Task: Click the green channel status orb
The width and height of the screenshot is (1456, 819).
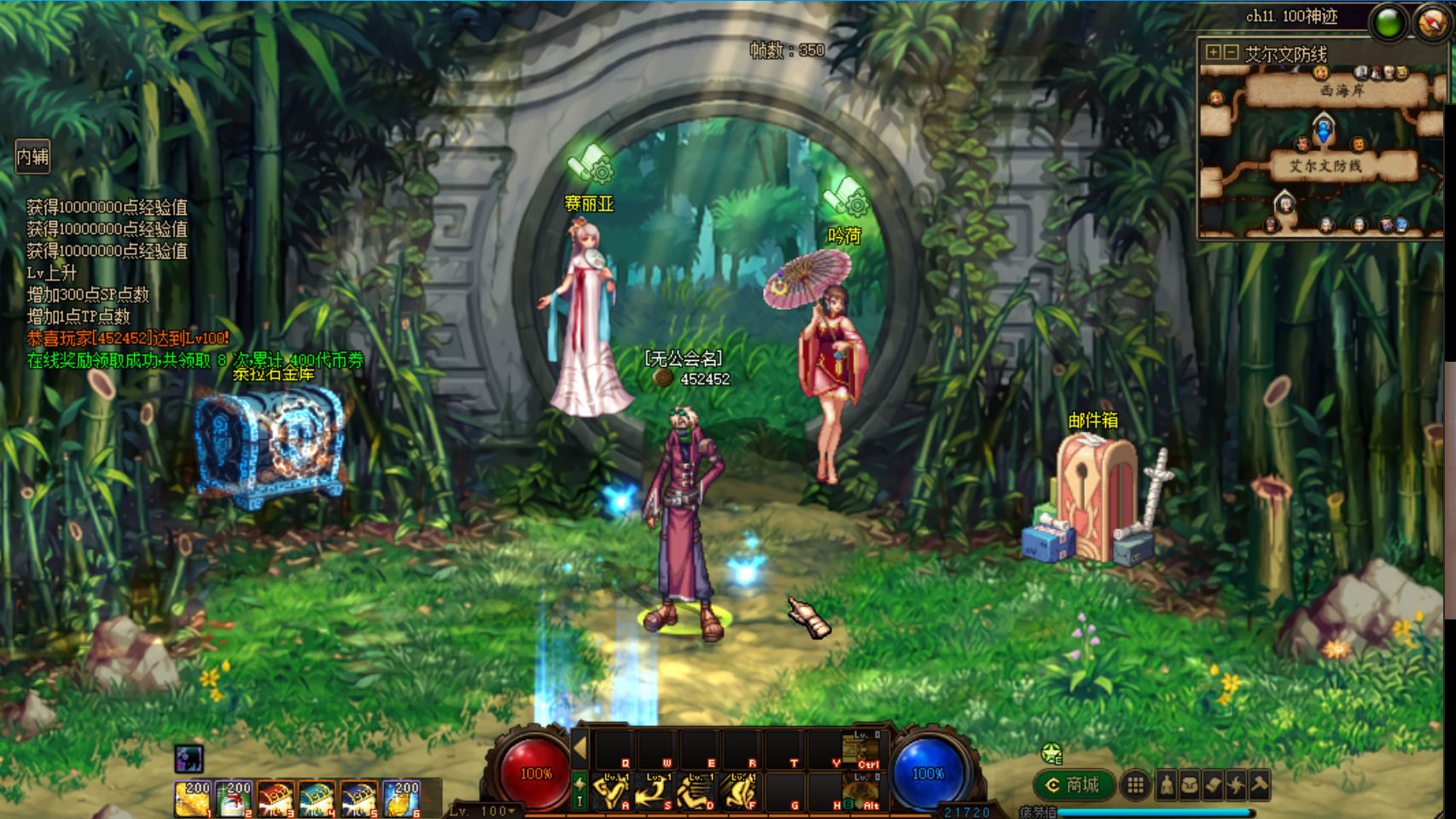Action: click(1389, 23)
